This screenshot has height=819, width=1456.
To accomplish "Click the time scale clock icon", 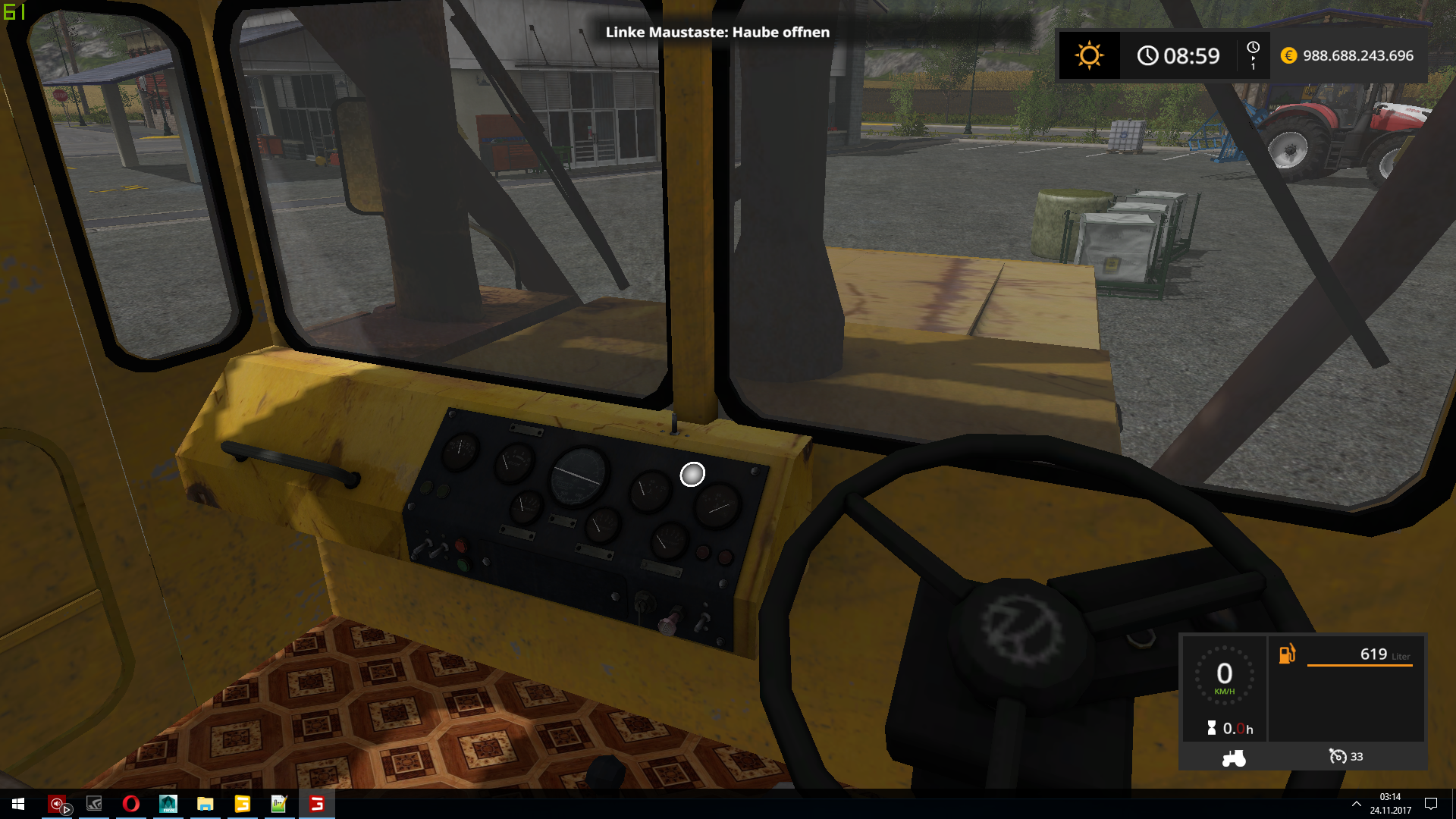I will 1253,49.
